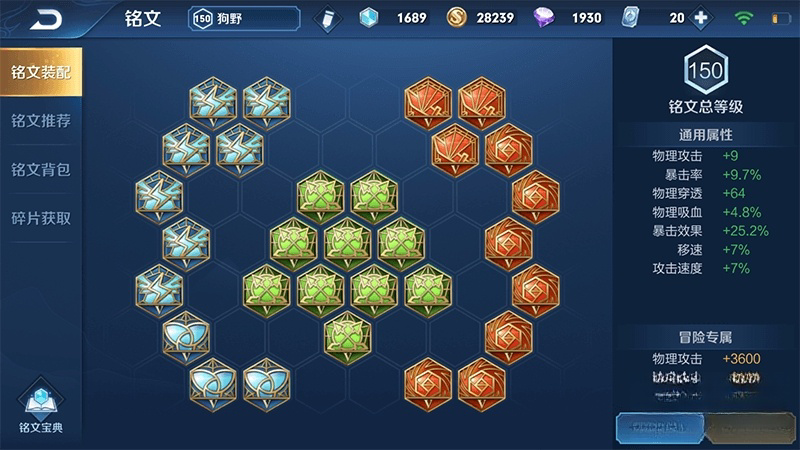Switch to the 铭文推荐 tab
The width and height of the screenshot is (800, 450).
coord(40,121)
